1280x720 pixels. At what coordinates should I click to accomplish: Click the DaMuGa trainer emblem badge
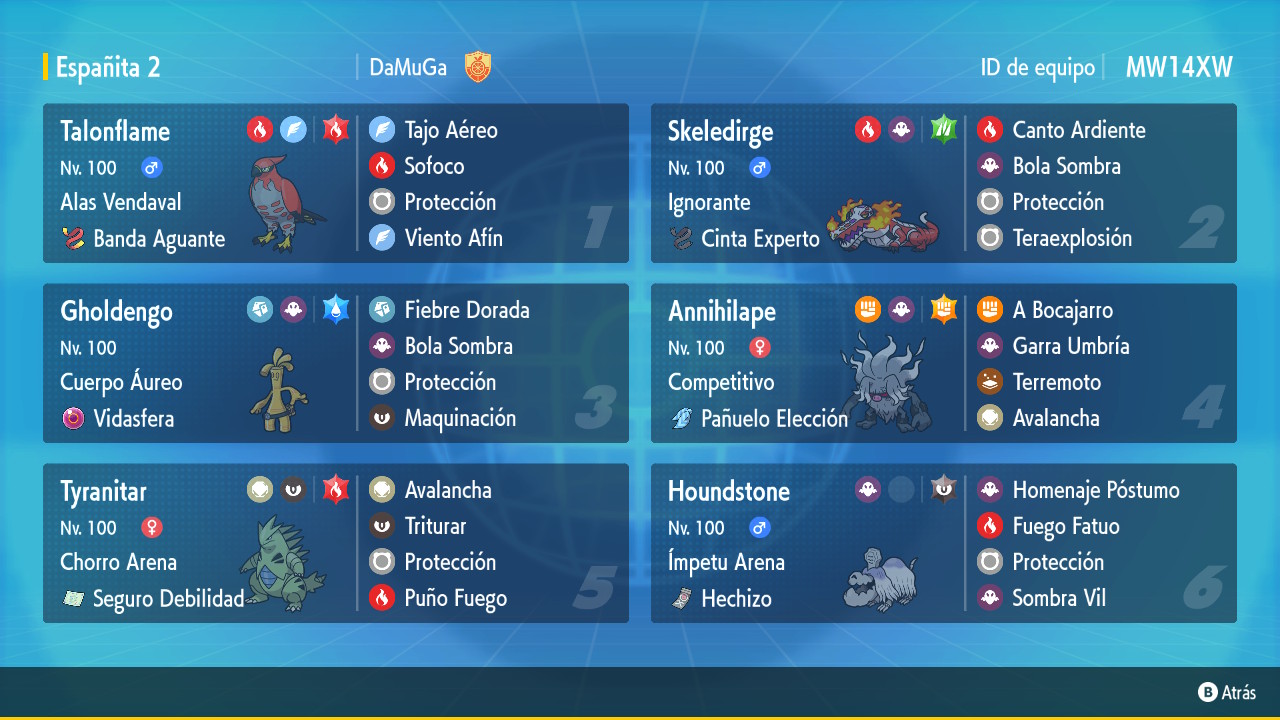point(478,68)
